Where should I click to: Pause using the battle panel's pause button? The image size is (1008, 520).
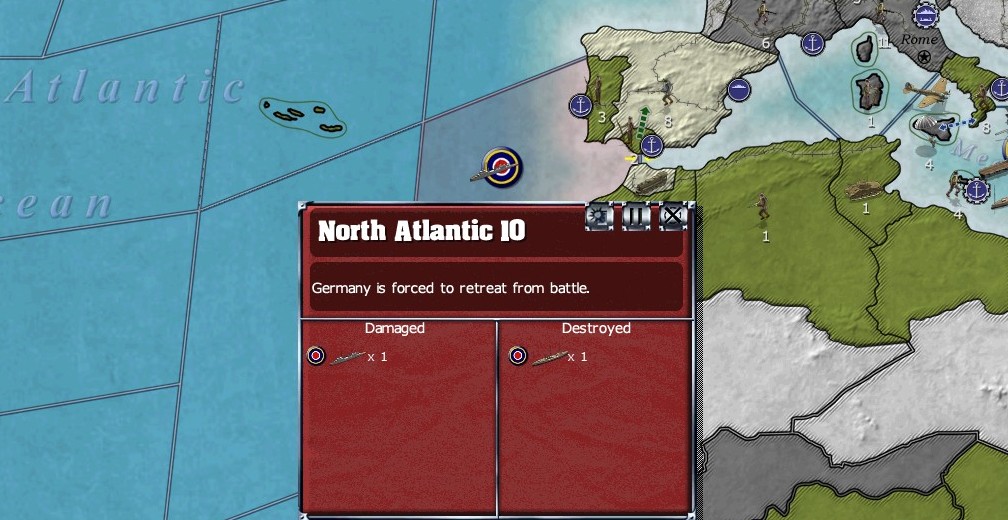click(636, 216)
